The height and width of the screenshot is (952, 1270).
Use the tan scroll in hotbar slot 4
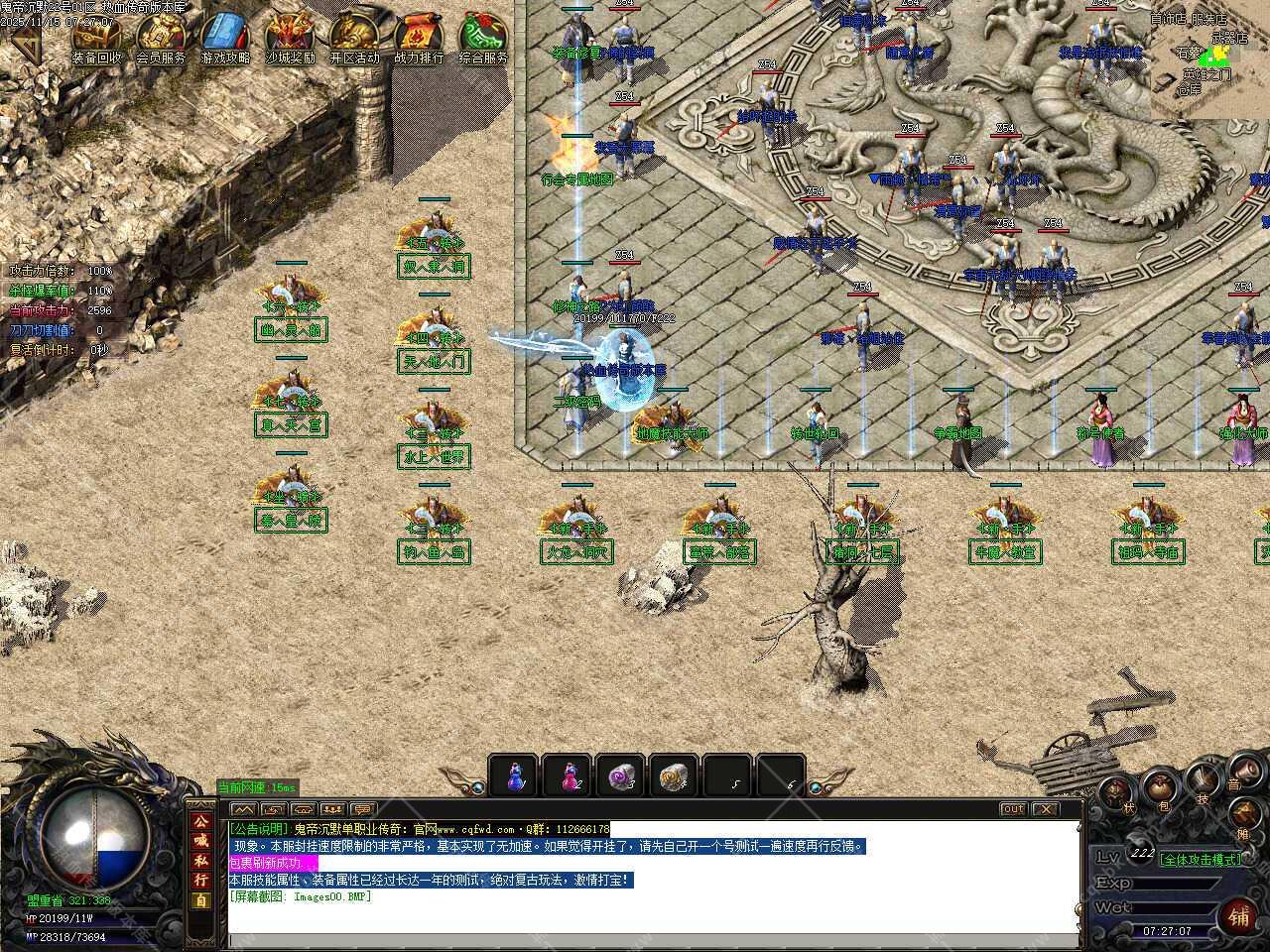pyautogui.click(x=677, y=775)
